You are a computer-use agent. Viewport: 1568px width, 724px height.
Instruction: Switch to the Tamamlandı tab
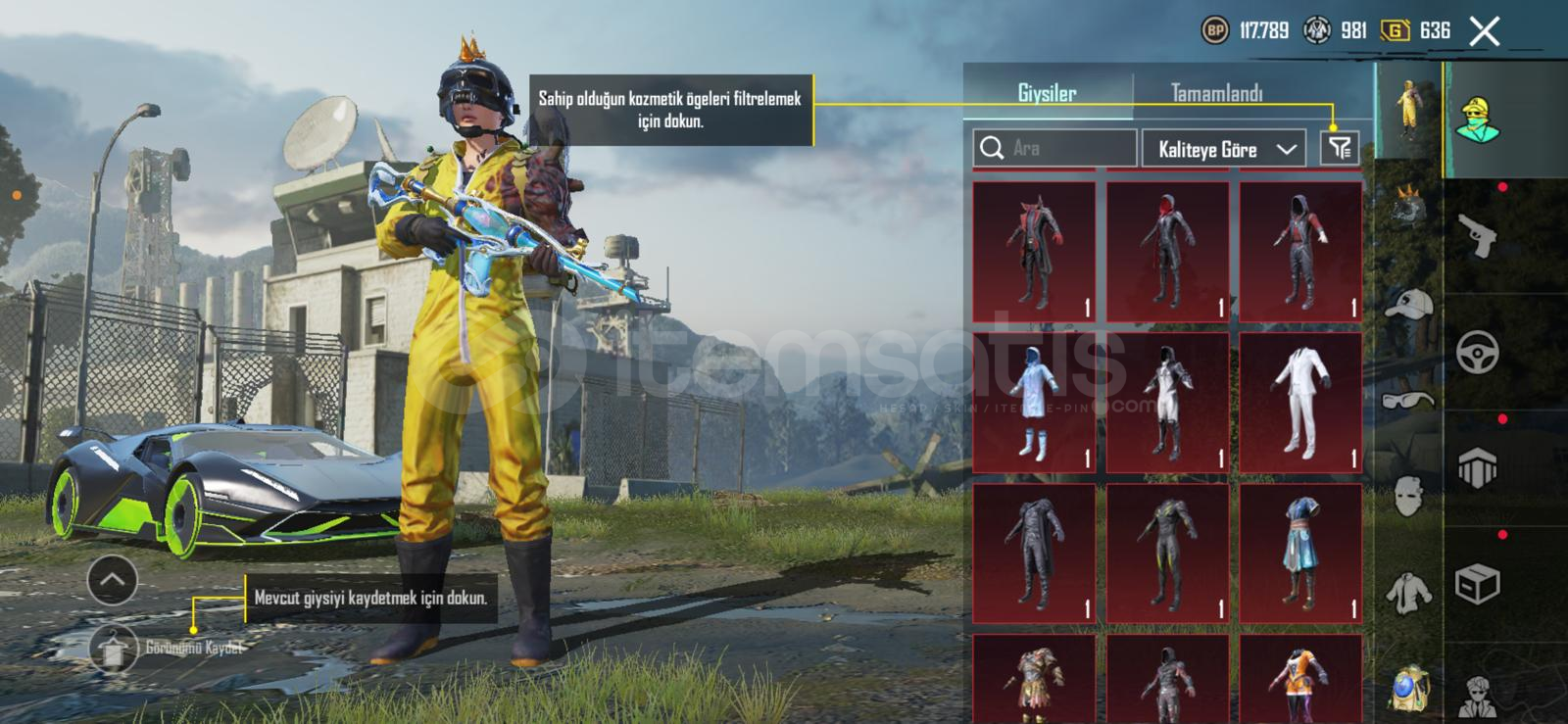click(1216, 94)
